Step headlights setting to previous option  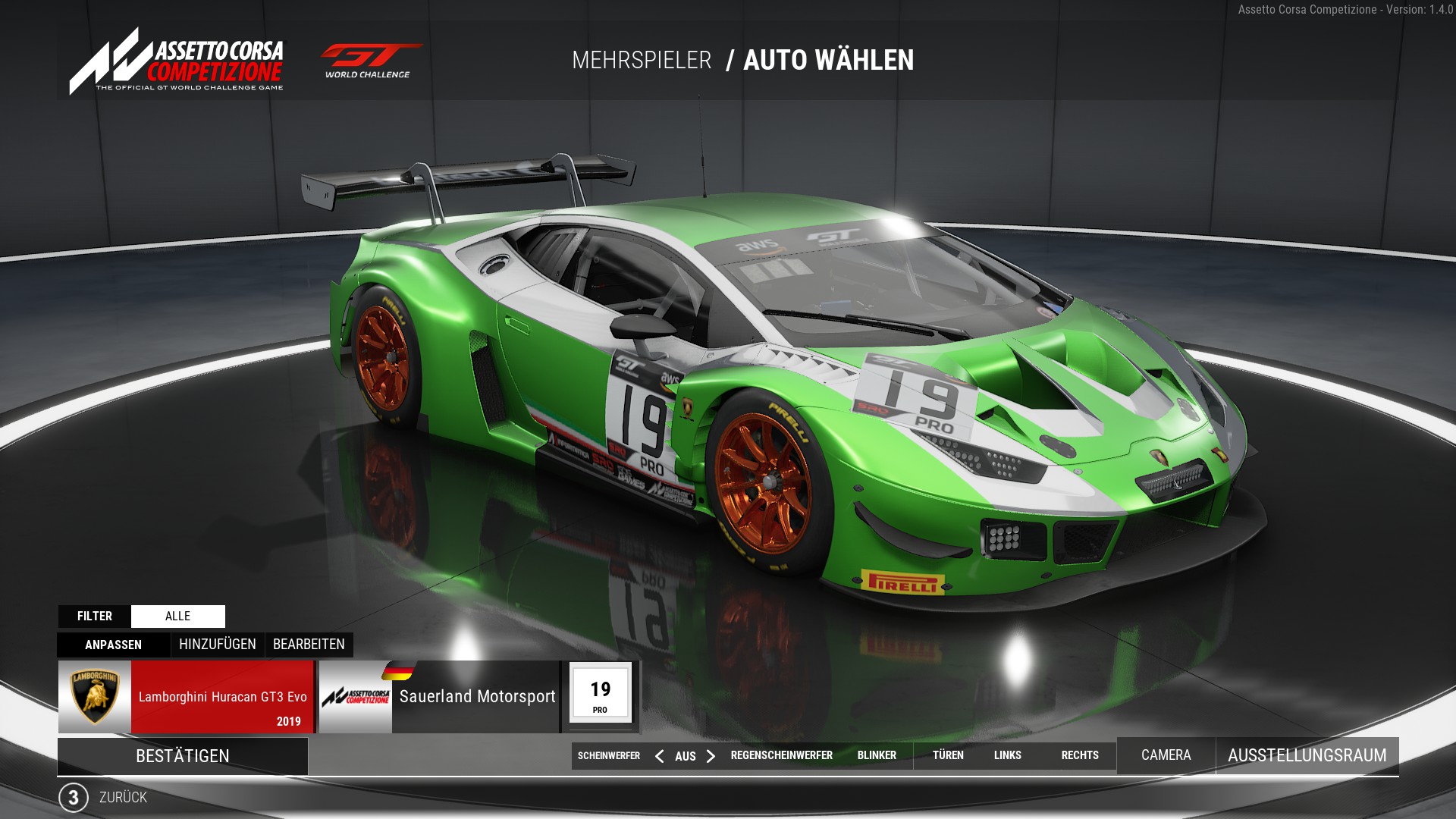click(x=659, y=756)
